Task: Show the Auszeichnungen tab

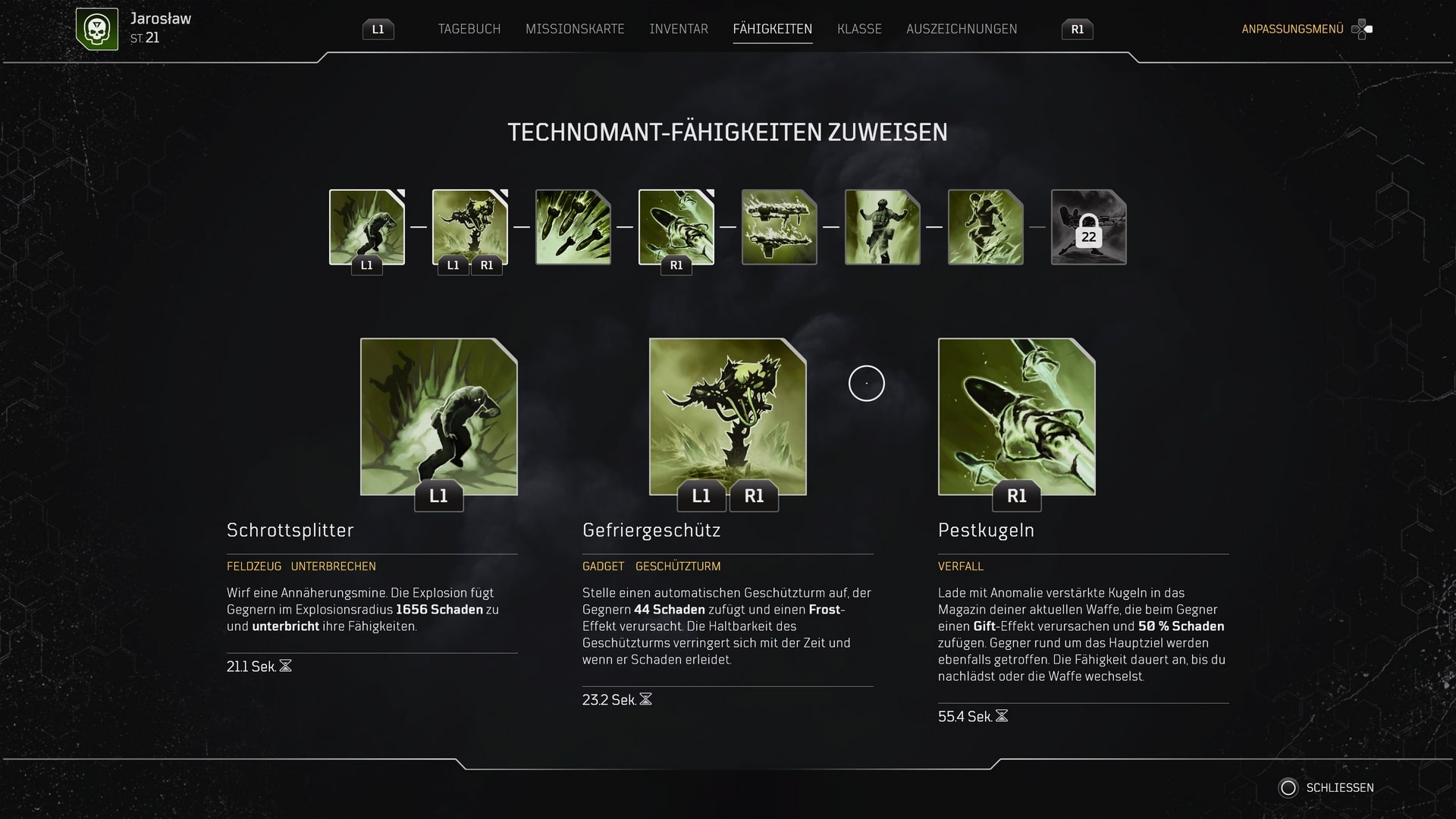Action: 962,29
